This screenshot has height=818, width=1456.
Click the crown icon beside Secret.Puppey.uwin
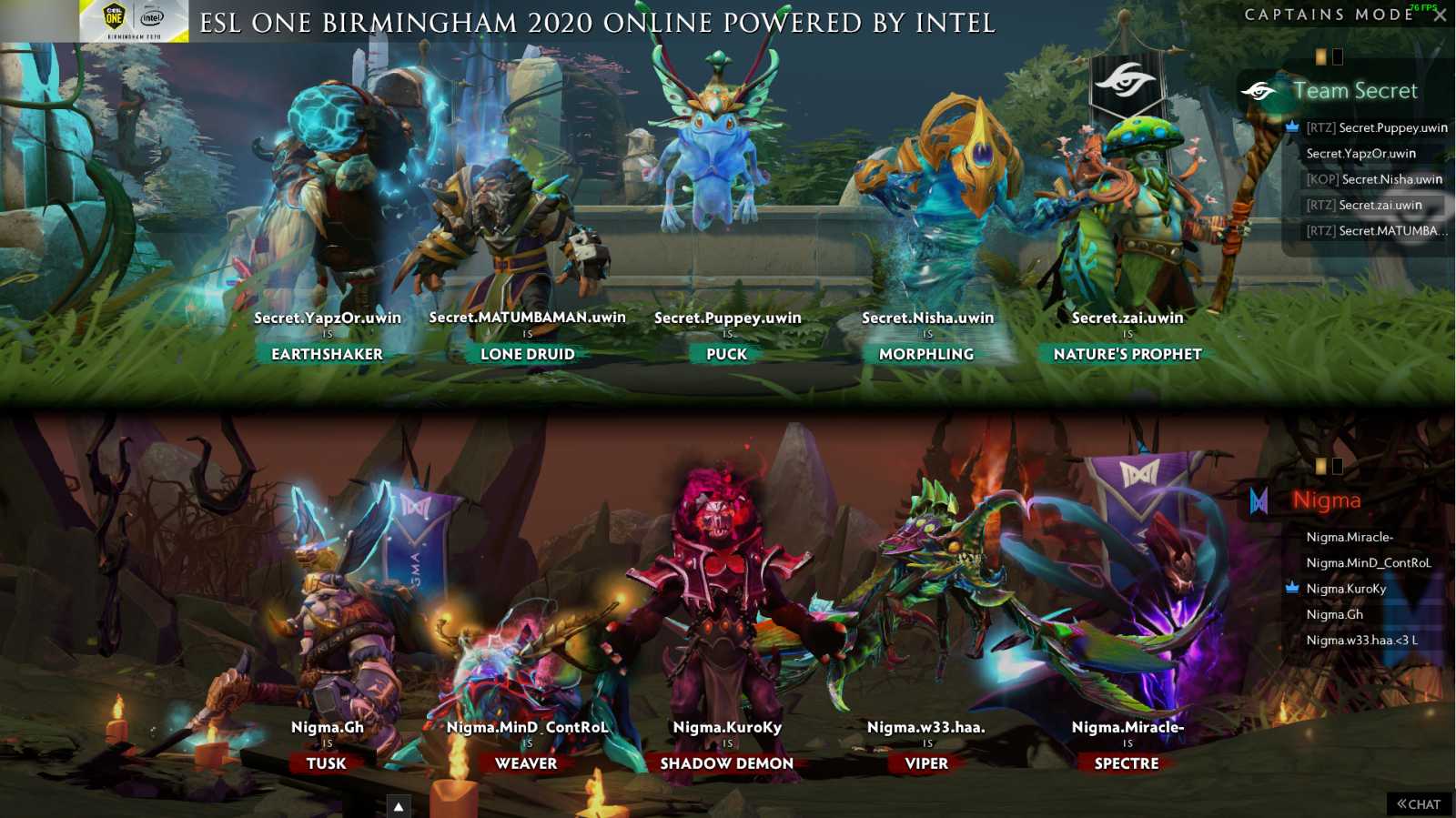(1292, 126)
